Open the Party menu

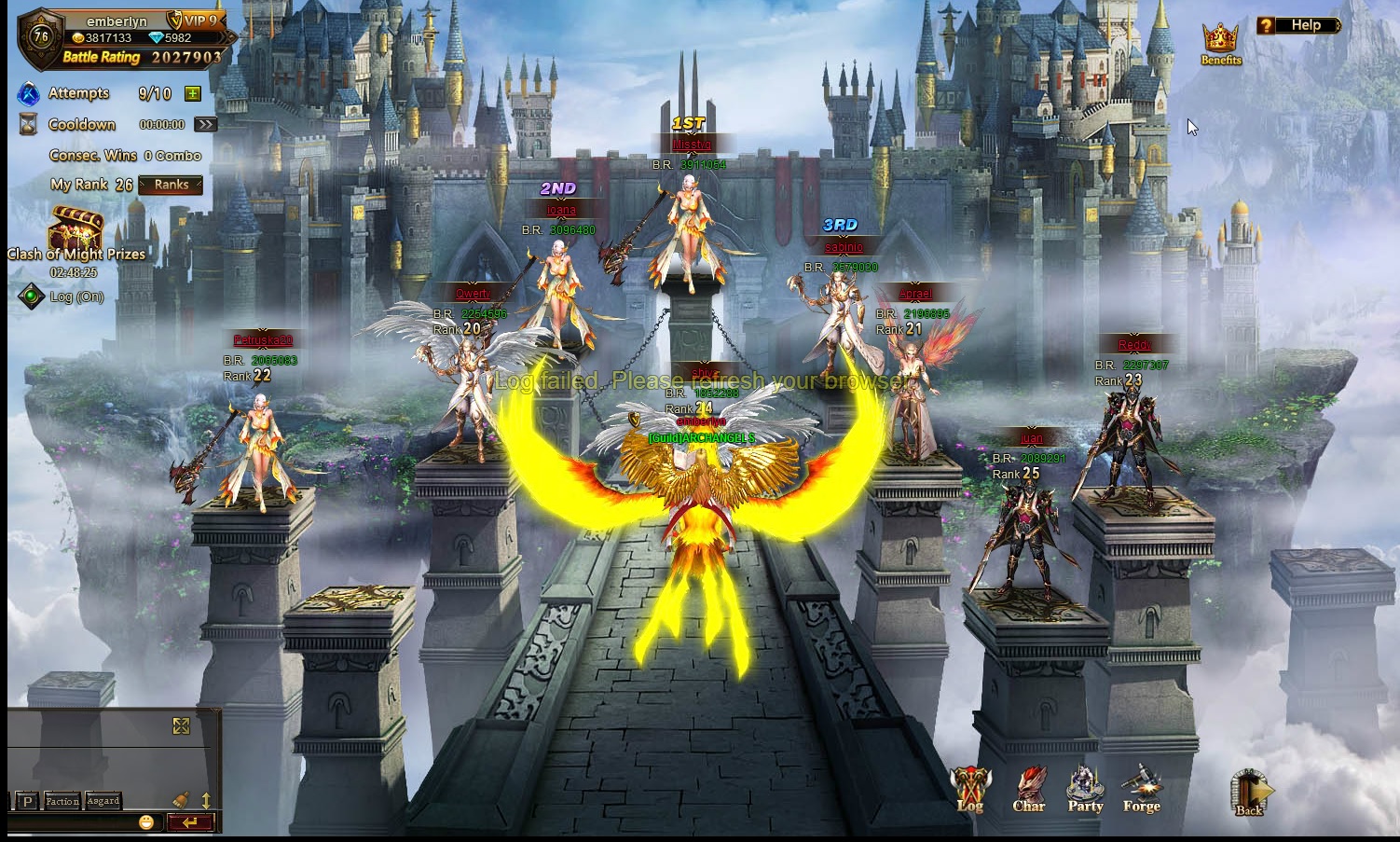(1085, 789)
